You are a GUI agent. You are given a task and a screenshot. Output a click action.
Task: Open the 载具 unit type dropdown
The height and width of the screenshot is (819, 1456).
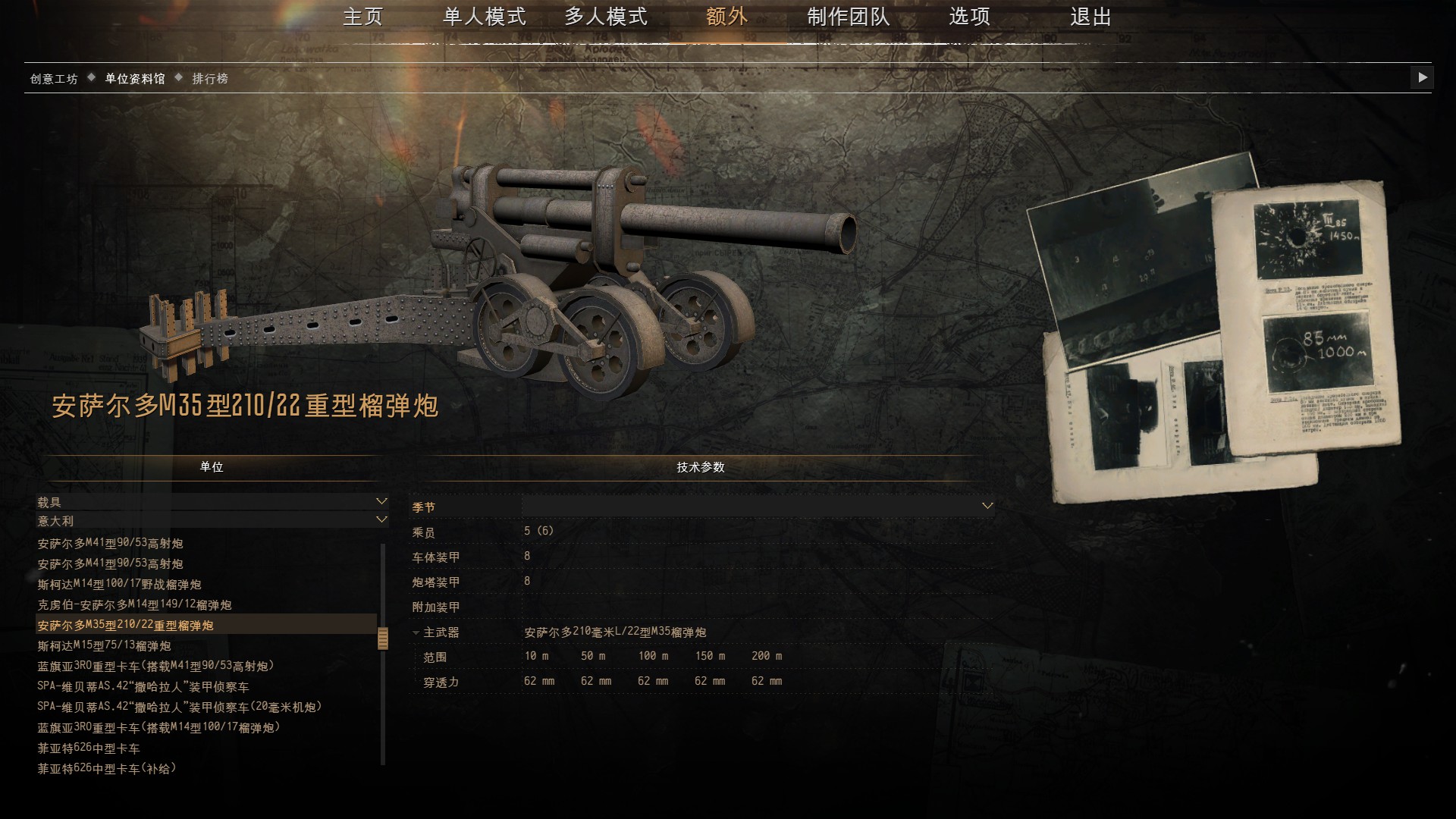(212, 502)
